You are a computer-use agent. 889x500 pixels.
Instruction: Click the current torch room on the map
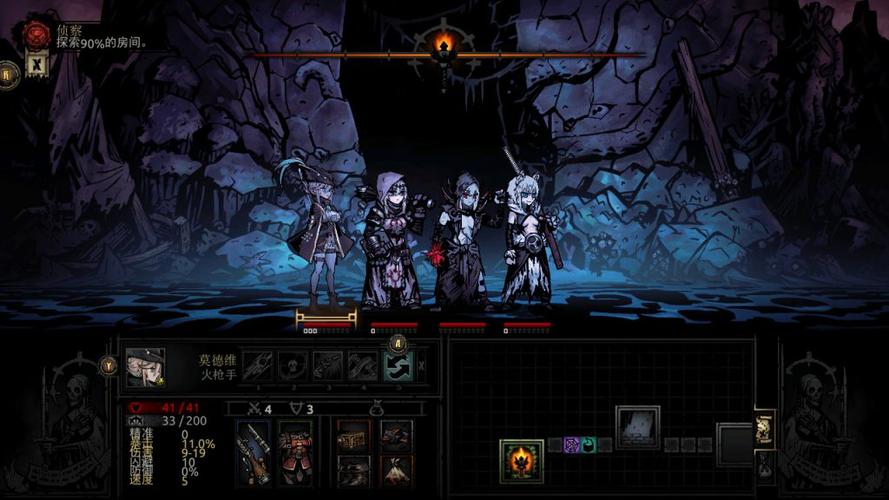(x=521, y=460)
